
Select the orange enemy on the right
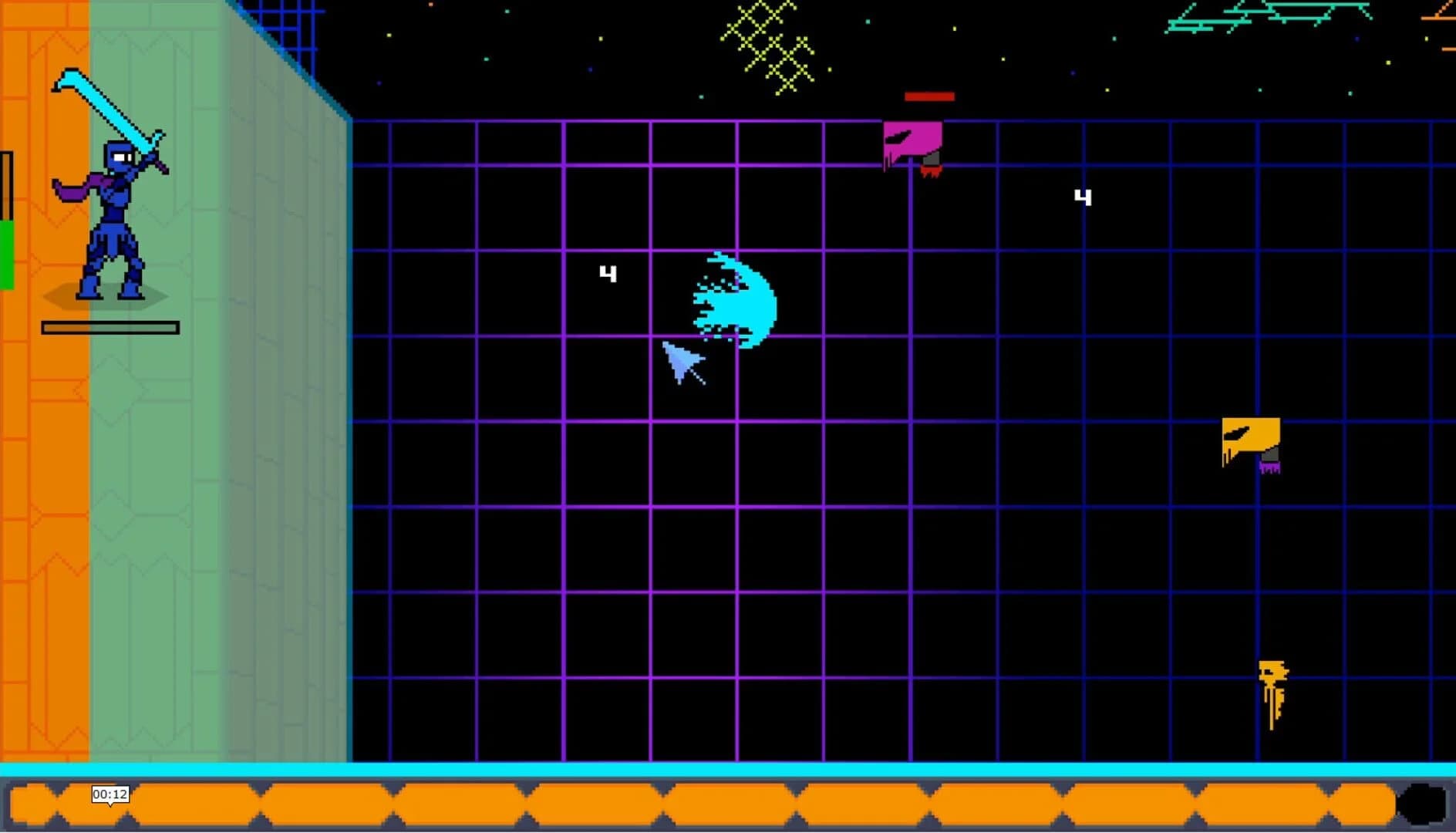point(1249,436)
